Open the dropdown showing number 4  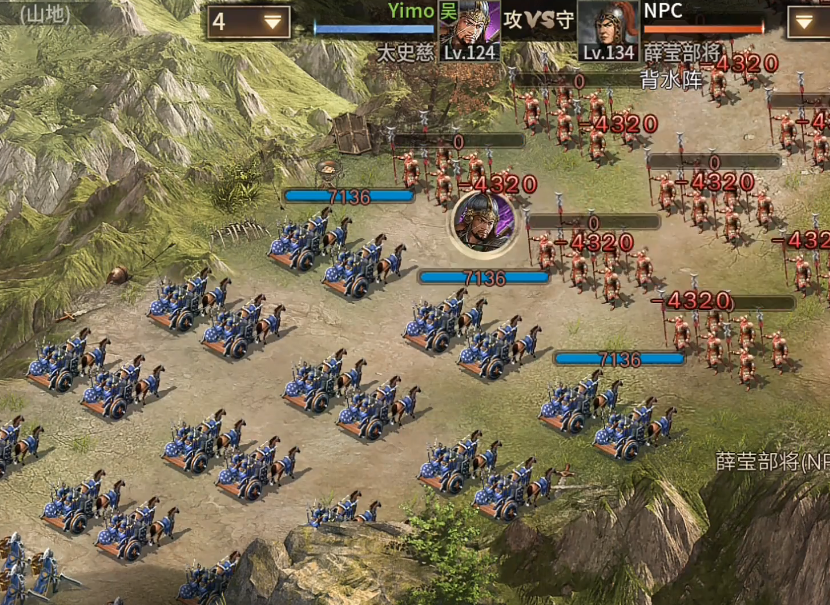249,22
